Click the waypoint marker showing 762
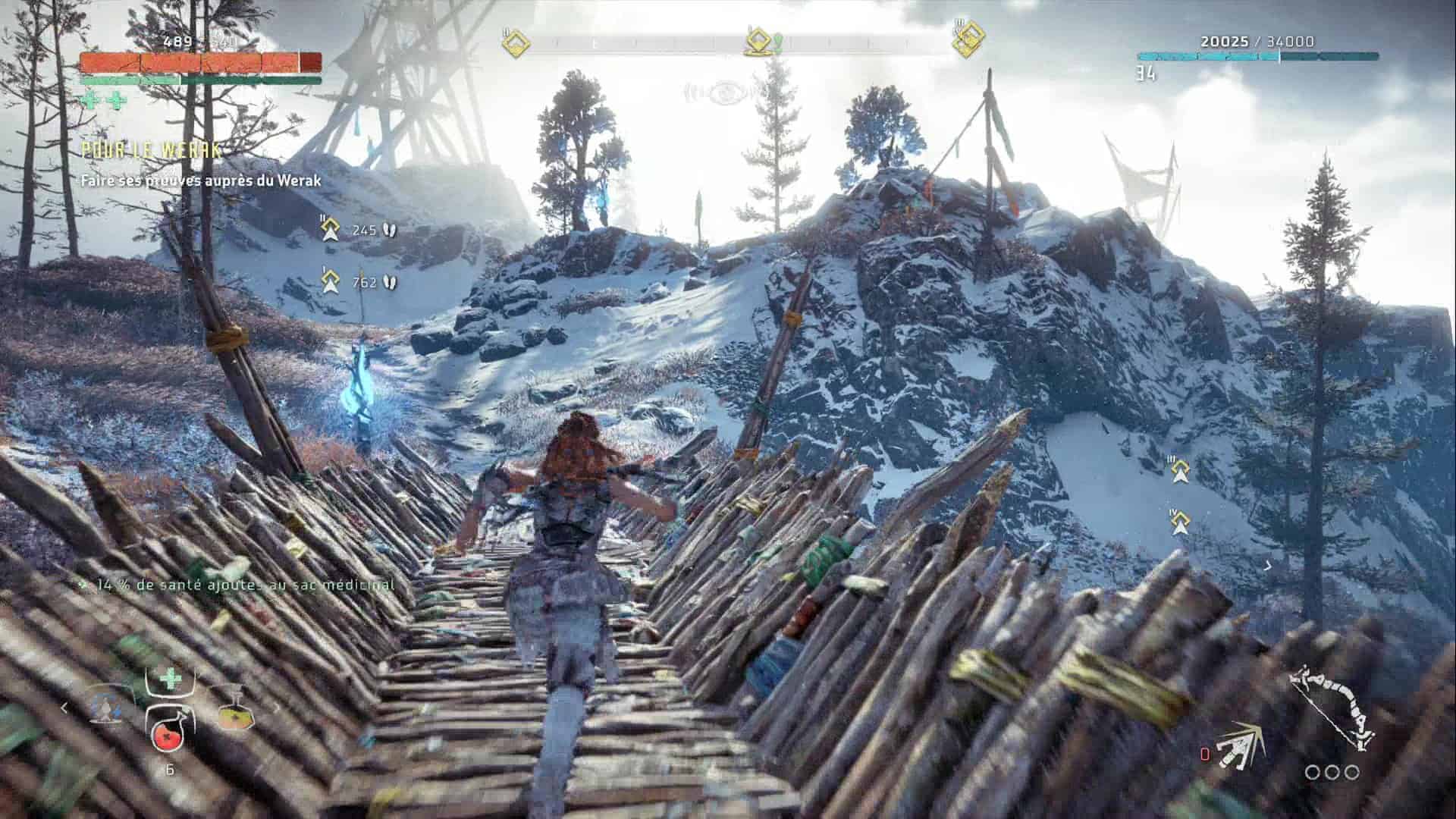 coord(329,281)
